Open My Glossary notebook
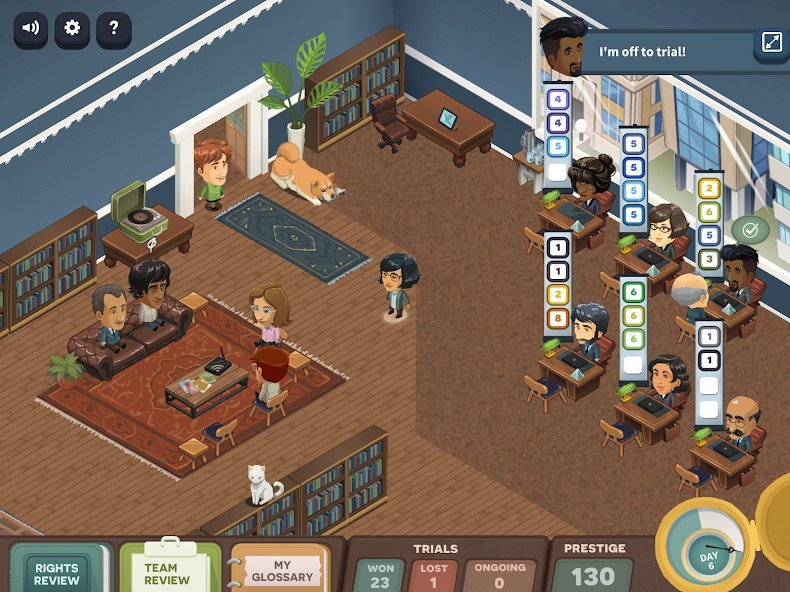The width and height of the screenshot is (790, 592). click(x=282, y=571)
